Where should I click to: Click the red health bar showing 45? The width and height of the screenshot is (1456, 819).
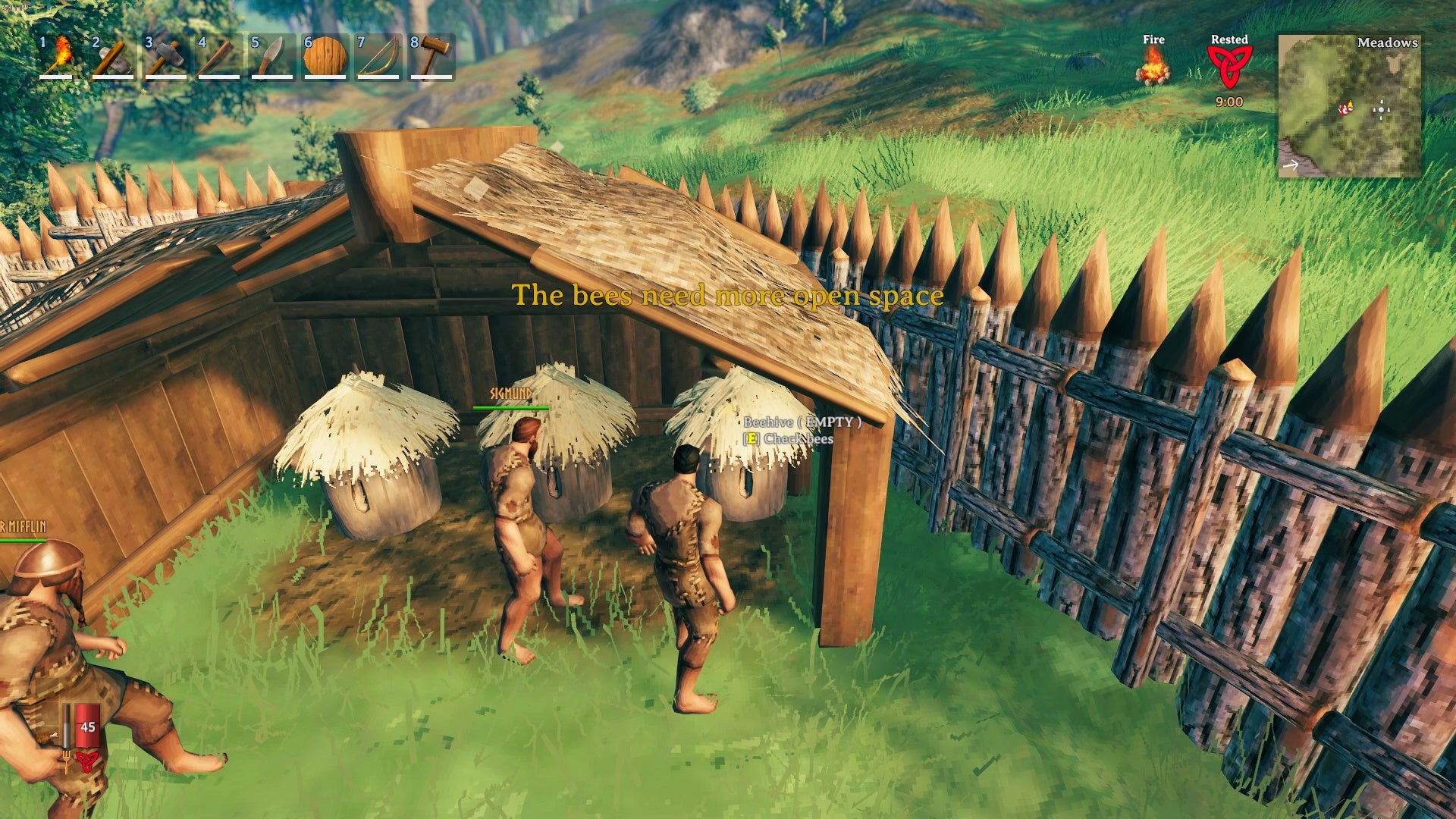[87, 726]
